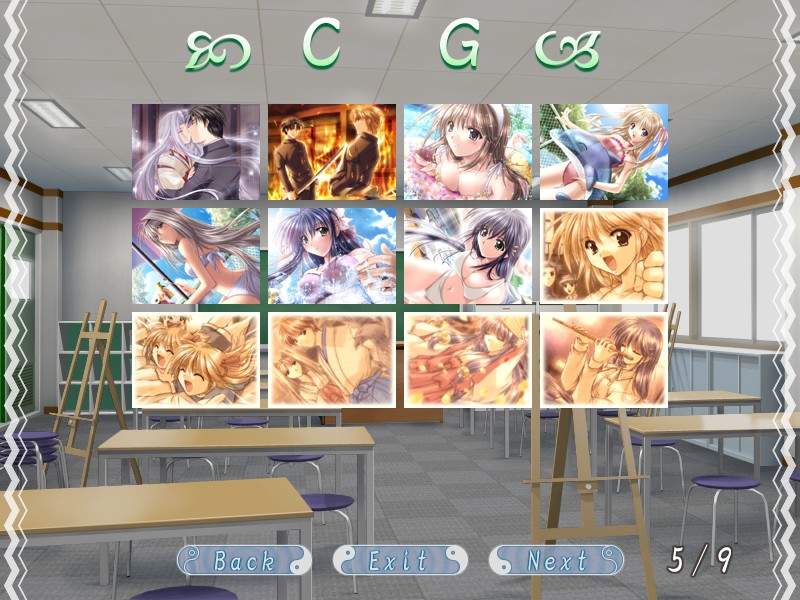800x600 pixels.
Task: View the long silver-haired girl swimsuit thumbnail
Action: tap(196, 255)
